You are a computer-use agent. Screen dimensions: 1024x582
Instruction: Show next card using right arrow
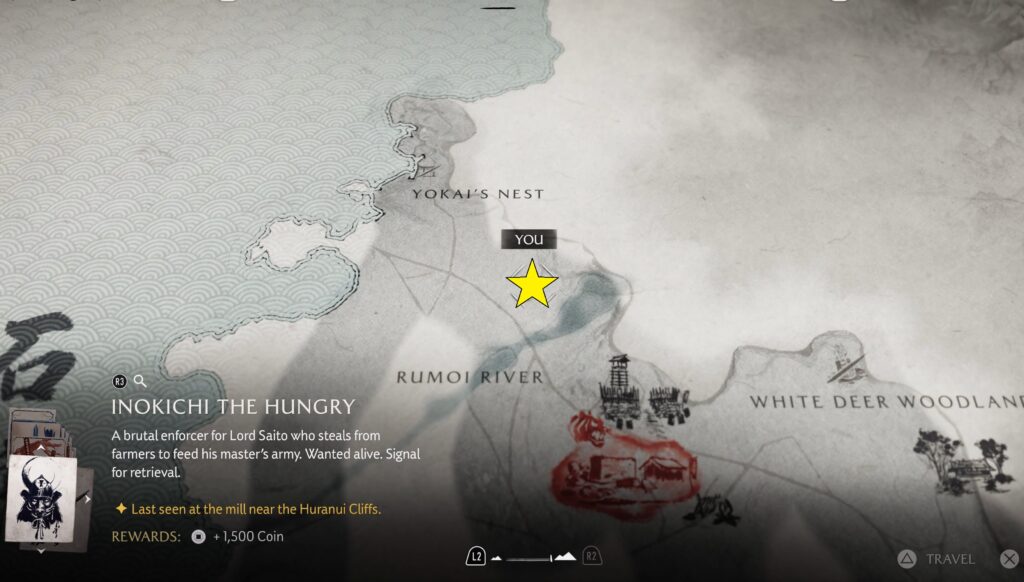(x=88, y=498)
